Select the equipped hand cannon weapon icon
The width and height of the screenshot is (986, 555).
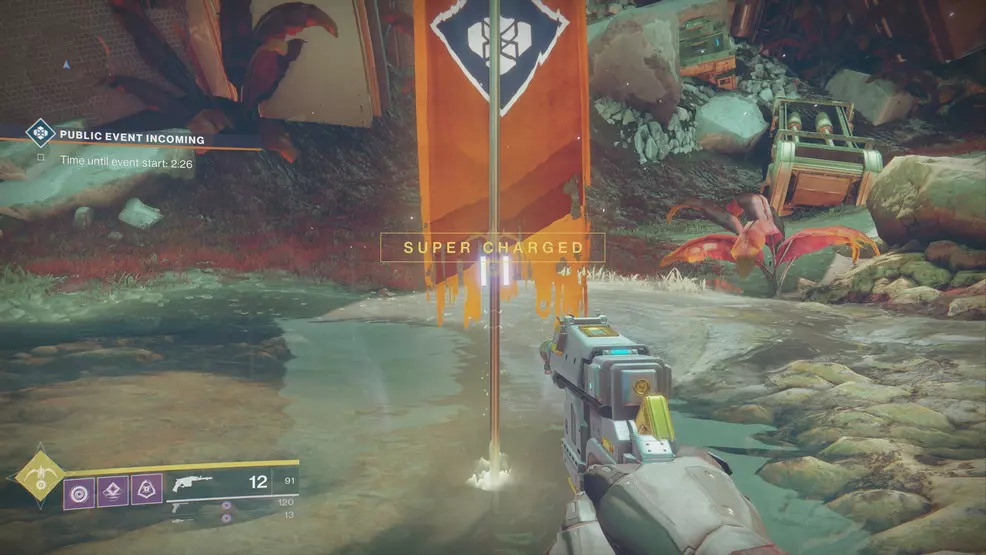tap(187, 484)
